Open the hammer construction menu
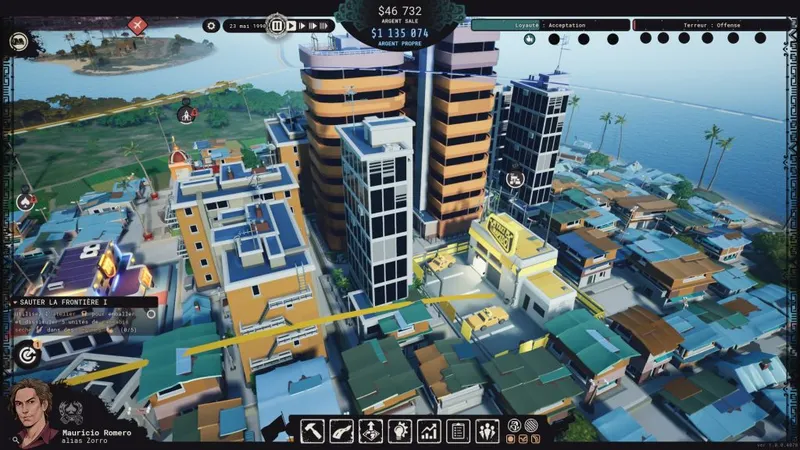This screenshot has width=800, height=450. pos(312,431)
